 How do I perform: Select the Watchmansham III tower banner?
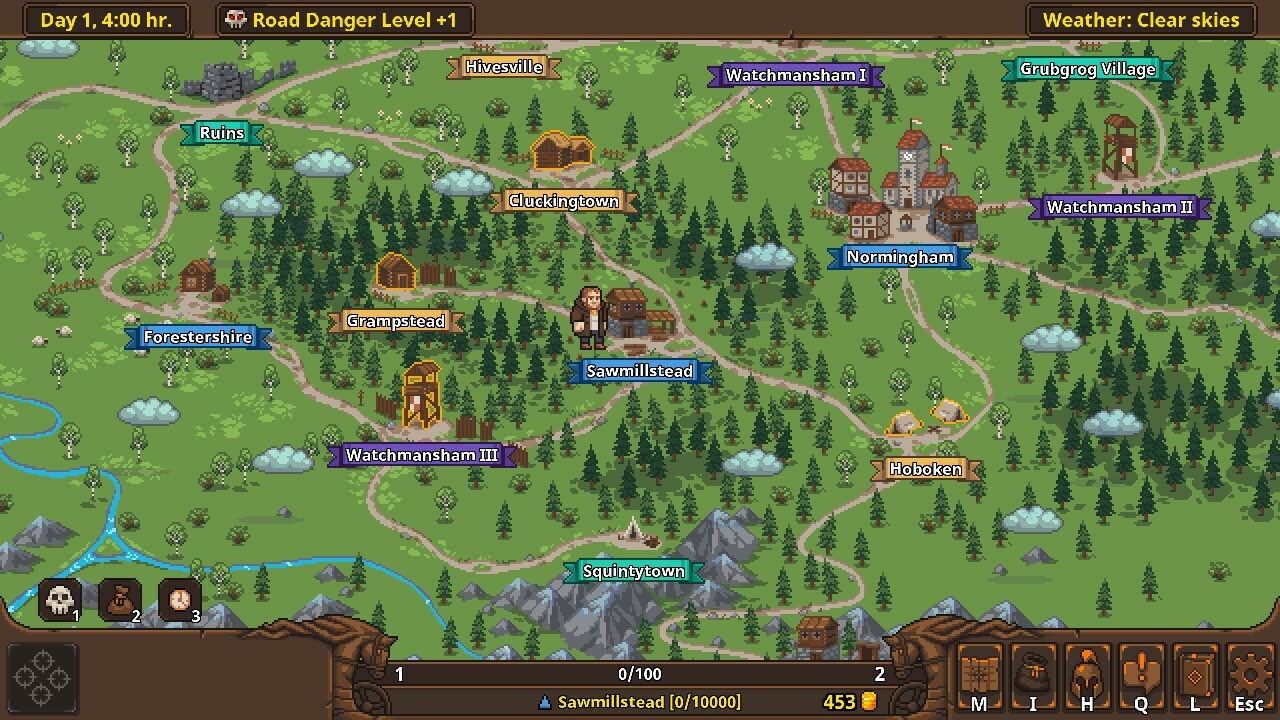[422, 455]
